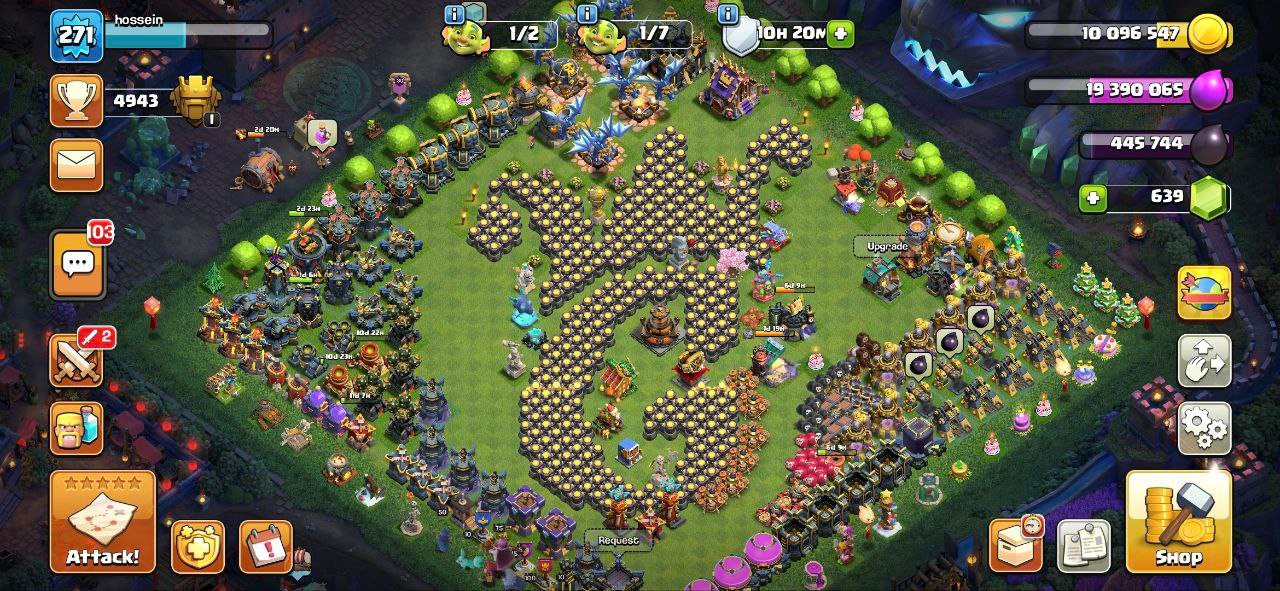Click the green plus to buy gems
Screen dimensions: 1280x591
click(1094, 197)
